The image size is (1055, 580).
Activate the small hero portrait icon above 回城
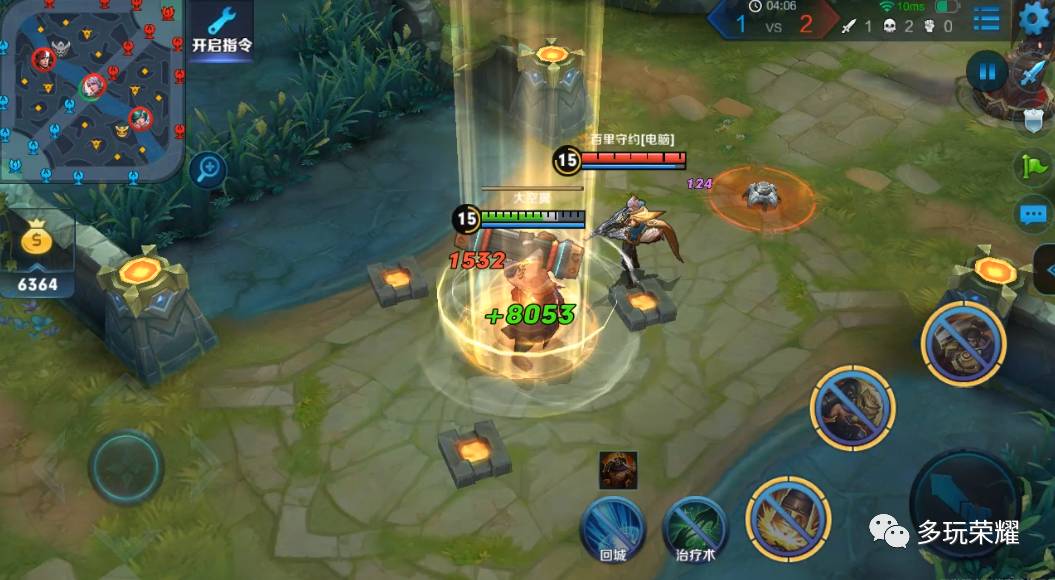click(x=618, y=469)
